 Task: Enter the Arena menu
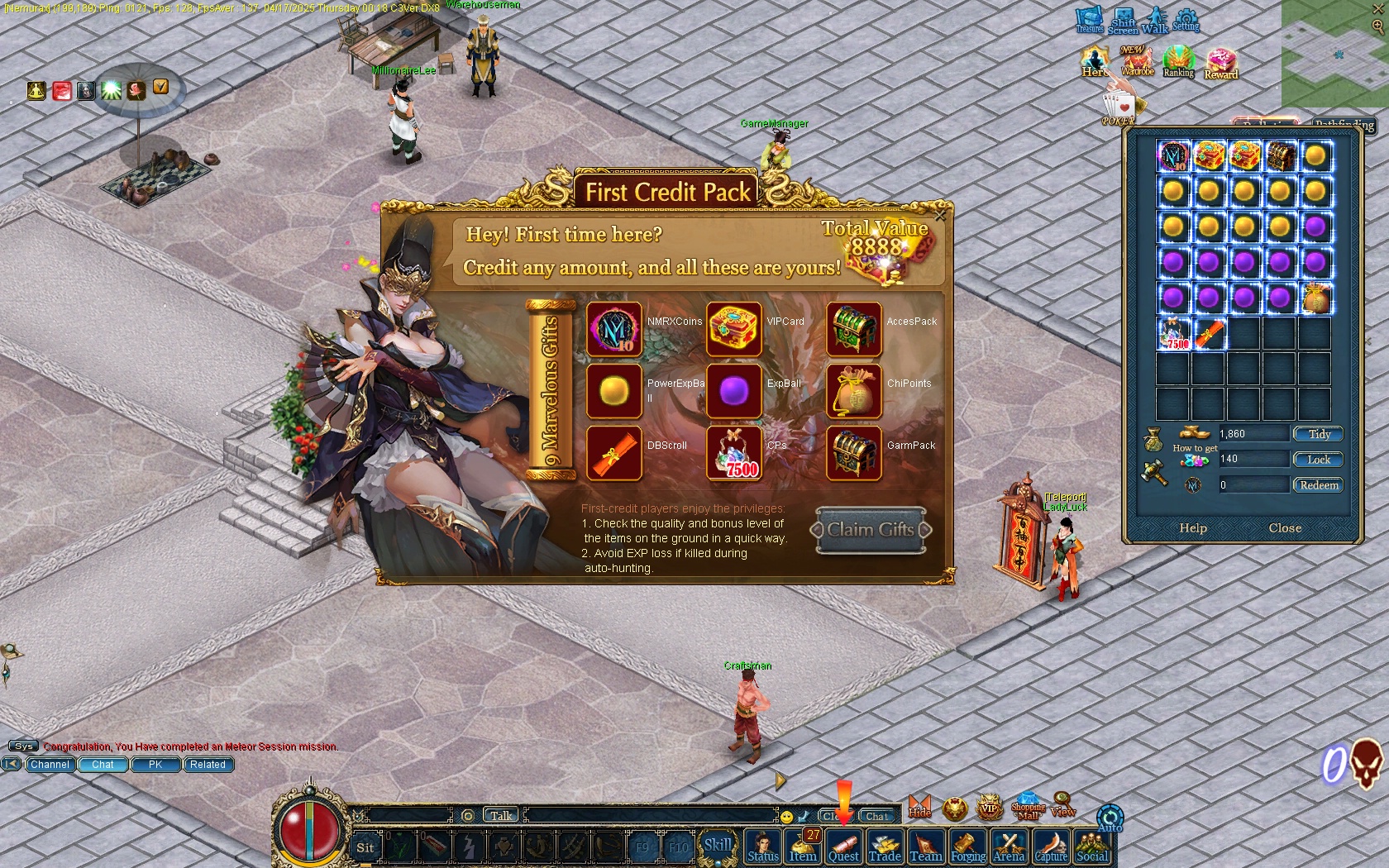(1009, 847)
